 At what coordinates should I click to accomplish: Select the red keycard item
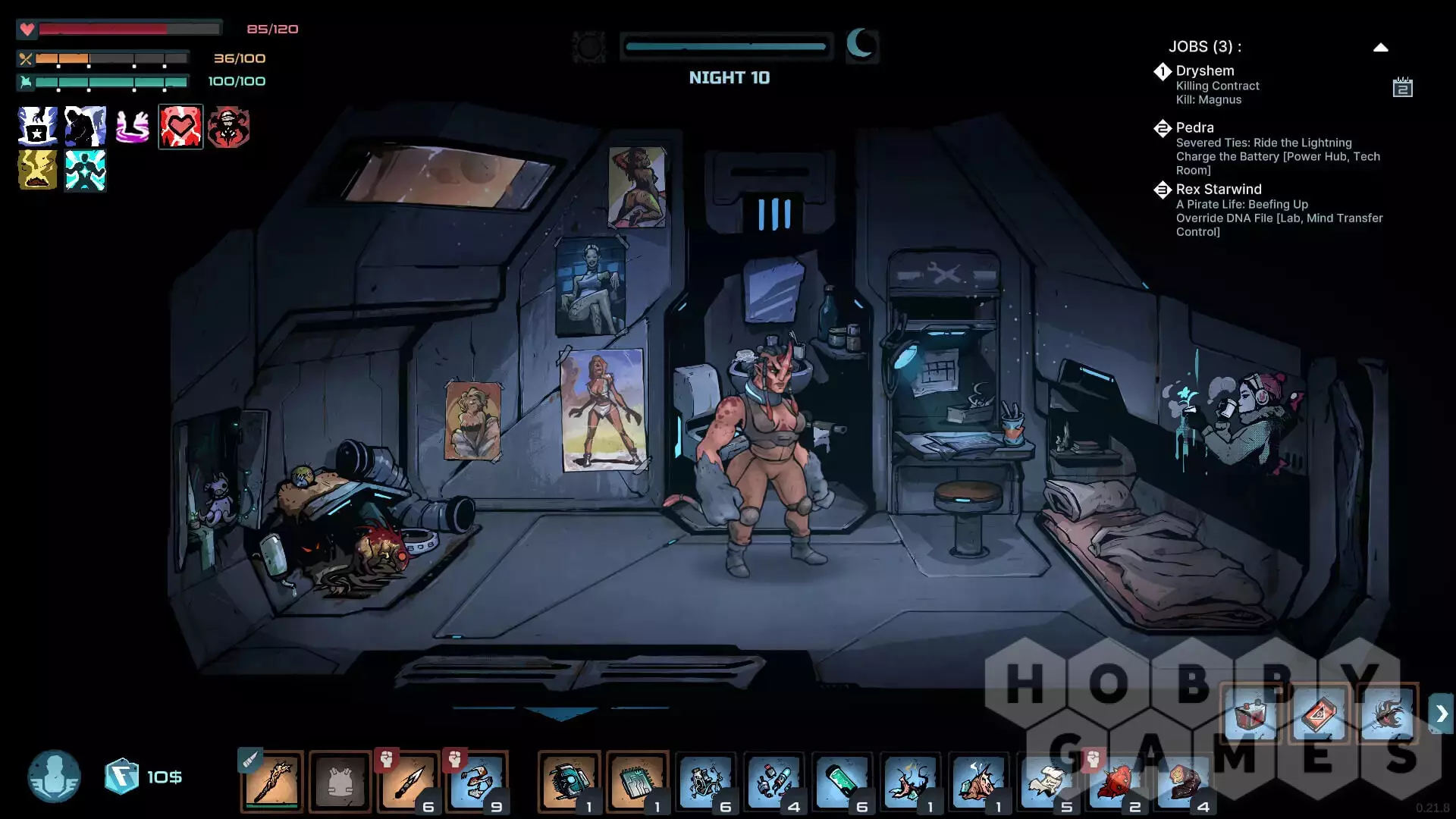[x=1319, y=714]
